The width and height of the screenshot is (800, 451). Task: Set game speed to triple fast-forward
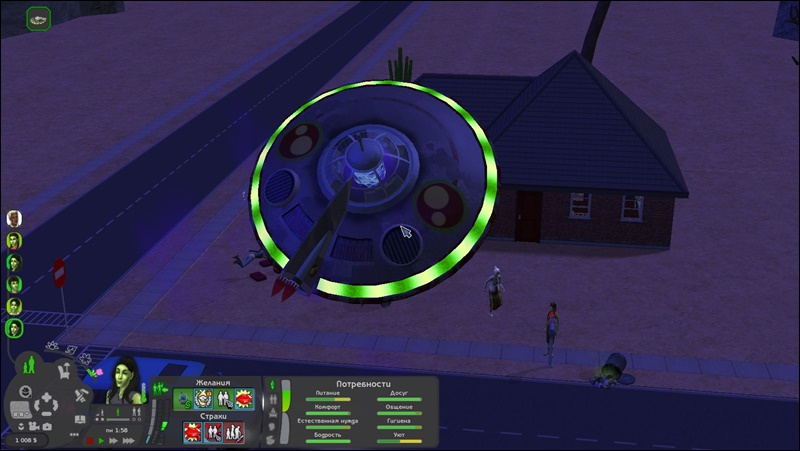coord(127,439)
